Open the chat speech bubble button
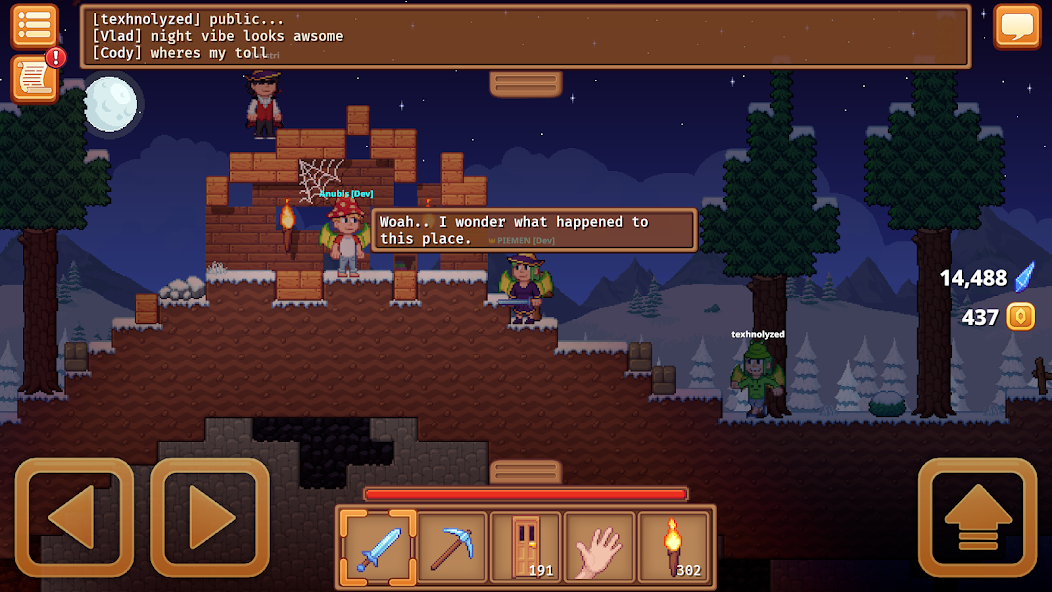The height and width of the screenshot is (592, 1052). click(1017, 26)
